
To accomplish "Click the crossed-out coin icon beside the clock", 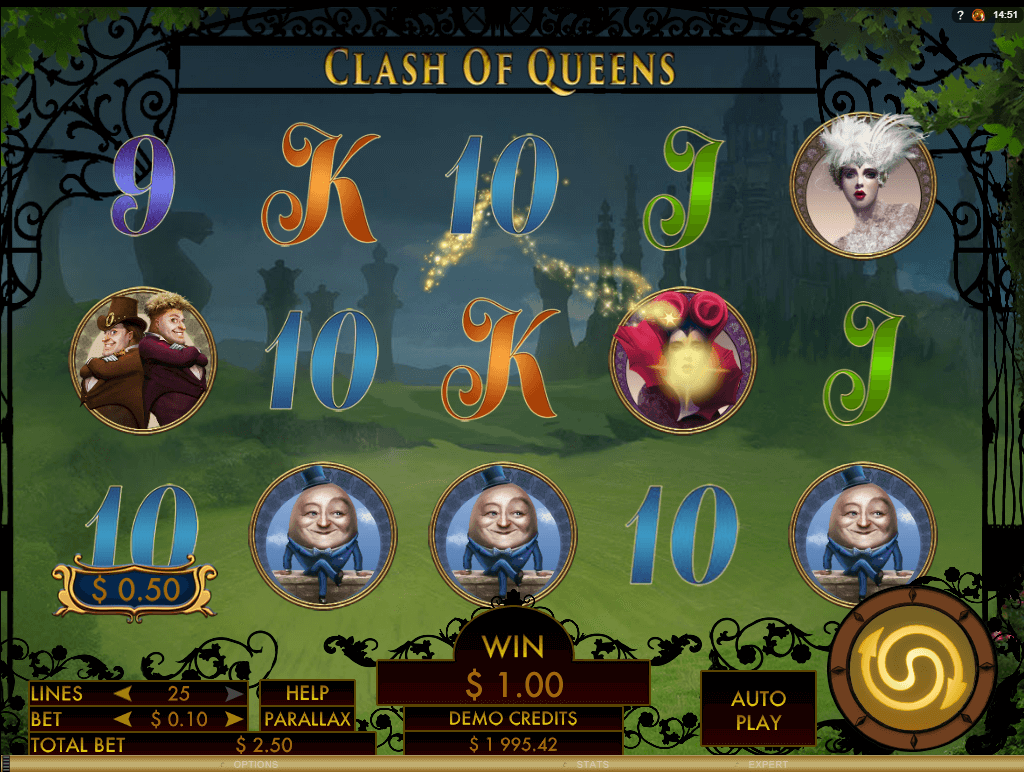I will click(x=979, y=14).
